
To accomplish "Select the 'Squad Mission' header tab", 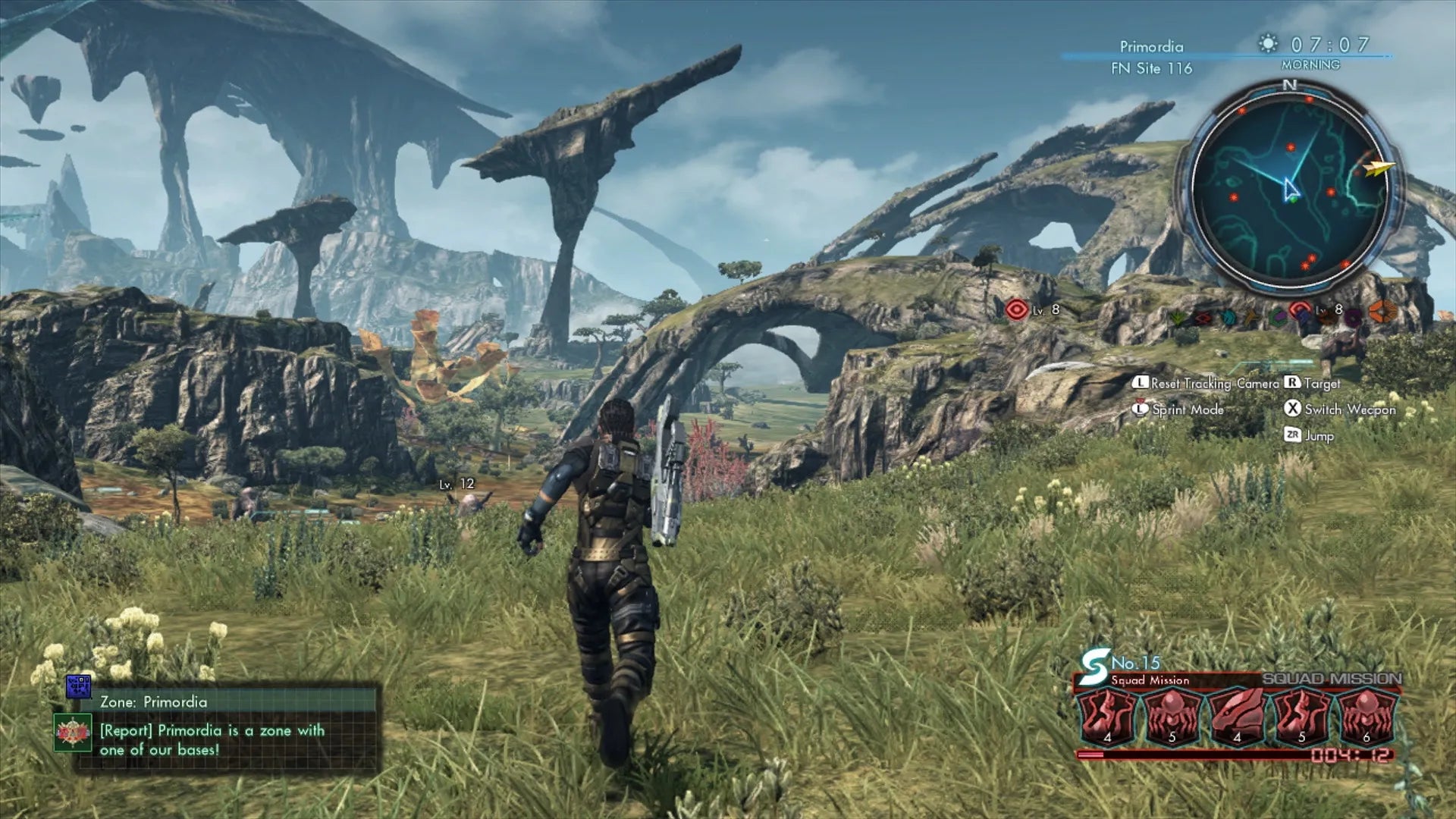I will pyautogui.click(x=1149, y=680).
